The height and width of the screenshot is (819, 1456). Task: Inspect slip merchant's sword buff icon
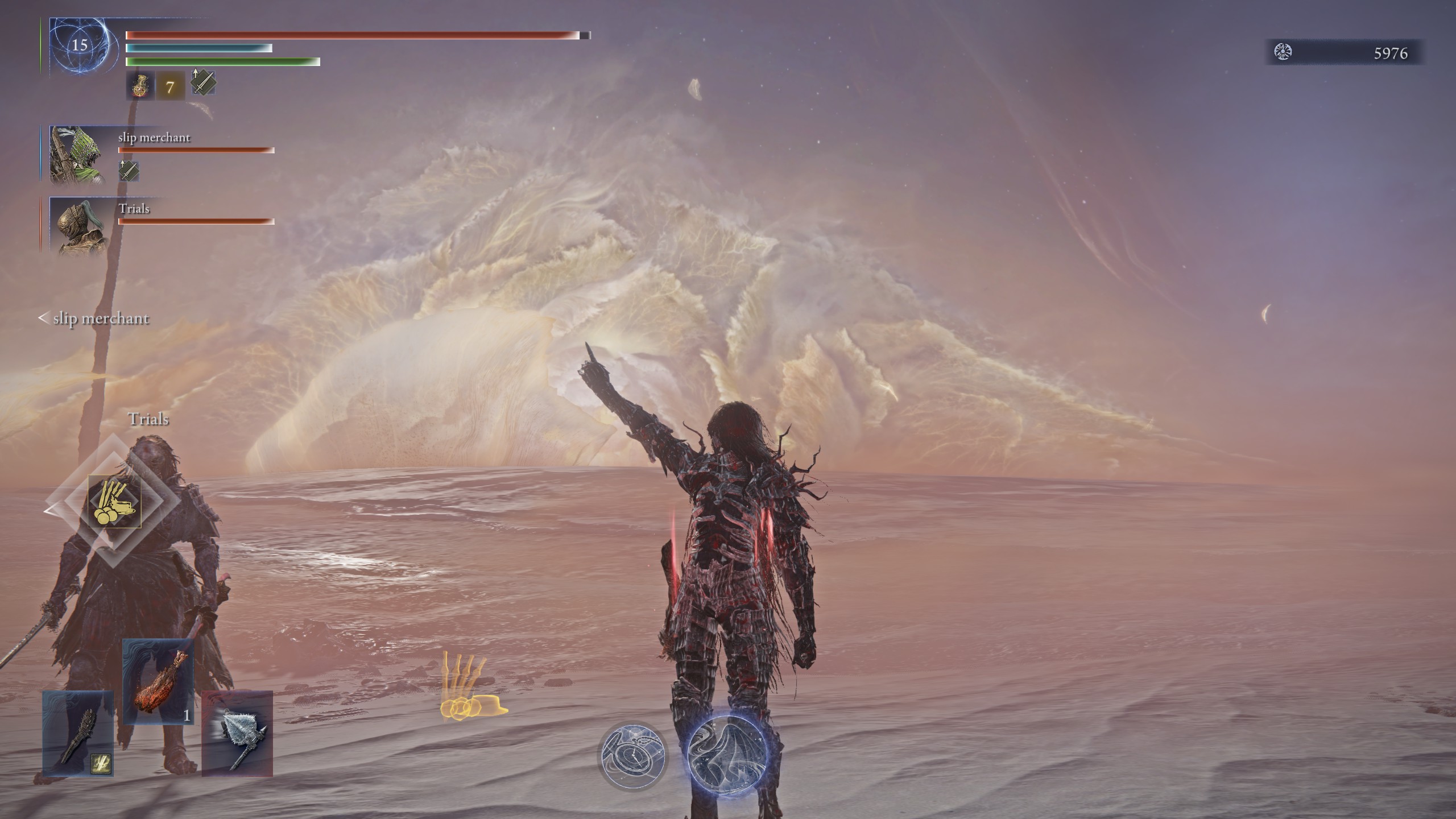click(129, 171)
